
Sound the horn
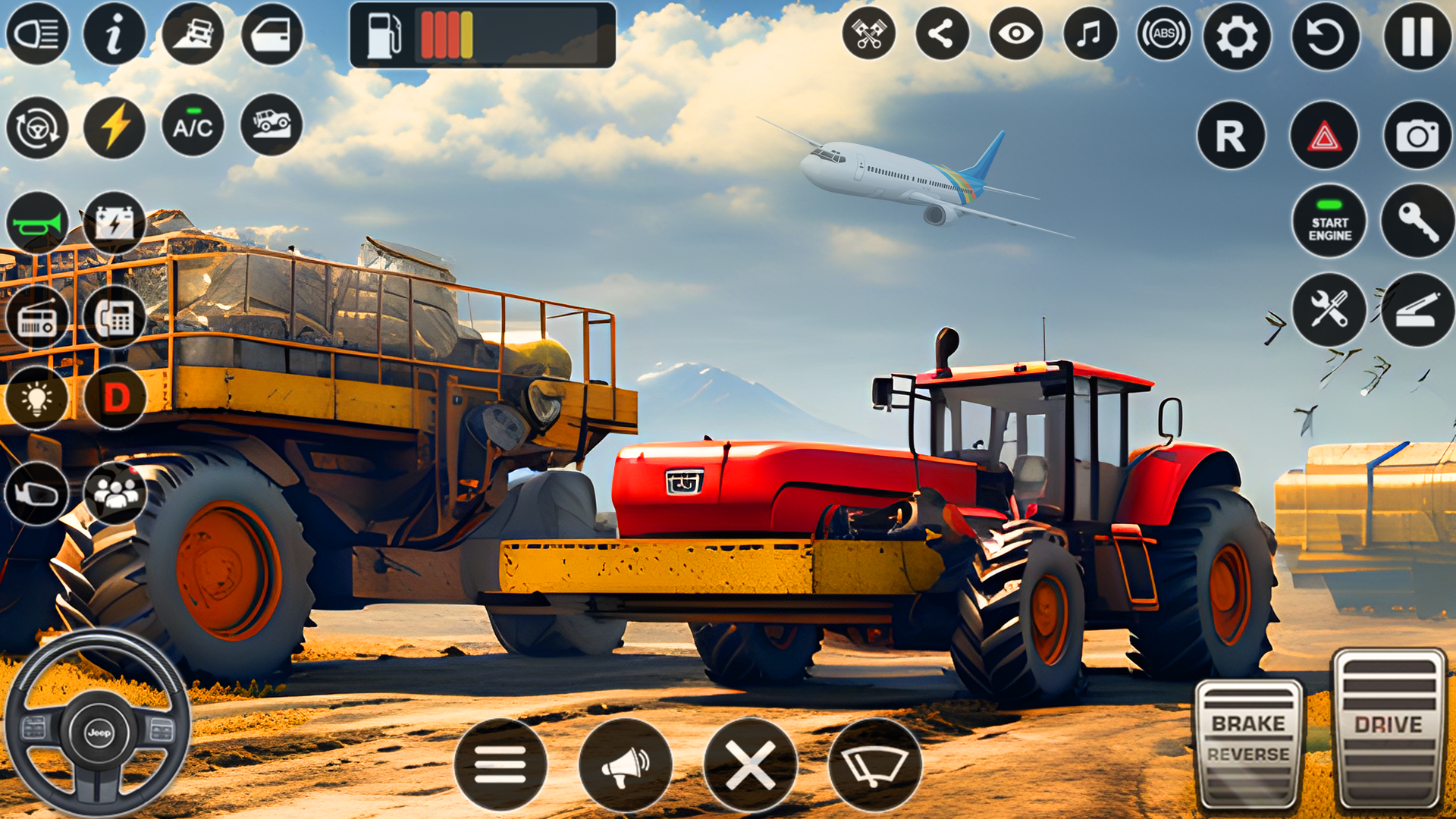(36, 222)
